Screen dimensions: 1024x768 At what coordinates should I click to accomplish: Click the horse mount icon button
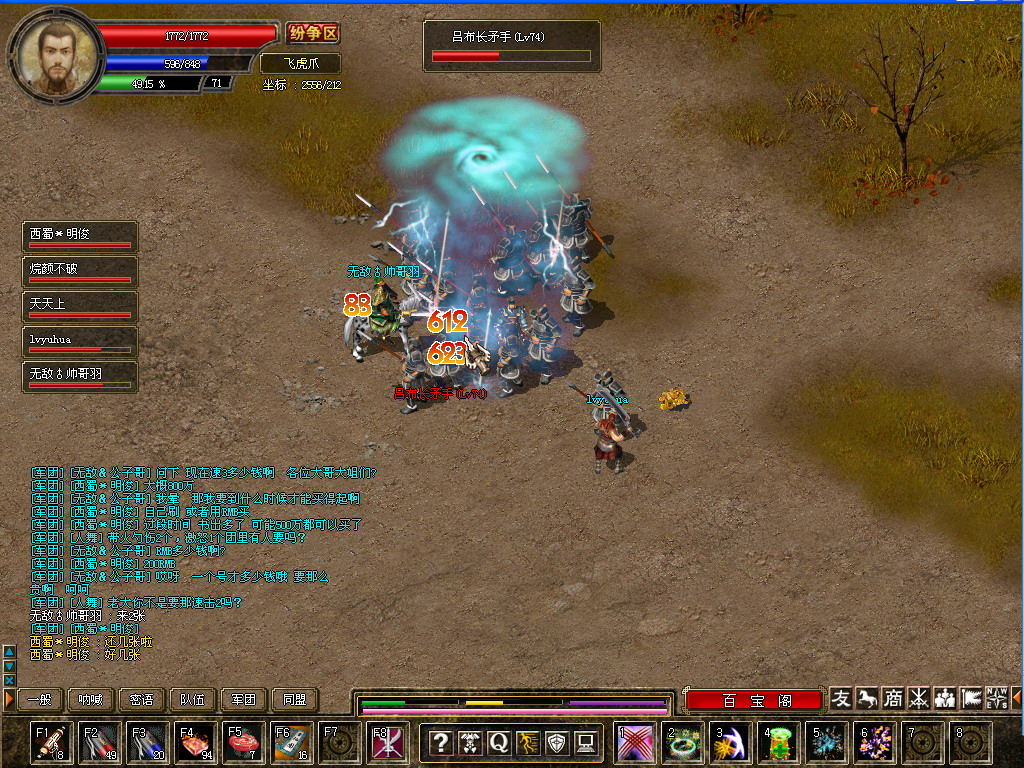[x=867, y=698]
